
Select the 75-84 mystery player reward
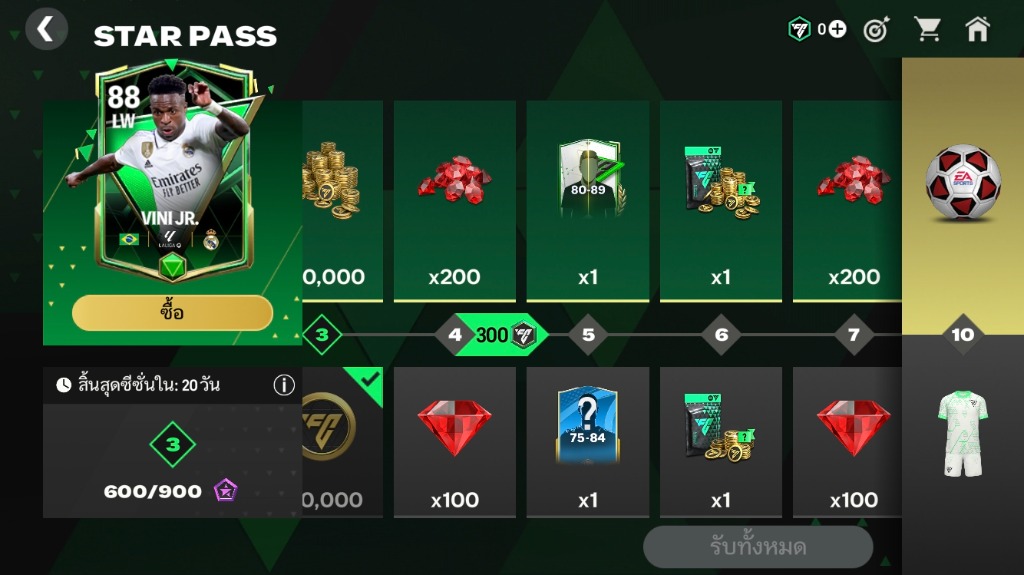(588, 440)
